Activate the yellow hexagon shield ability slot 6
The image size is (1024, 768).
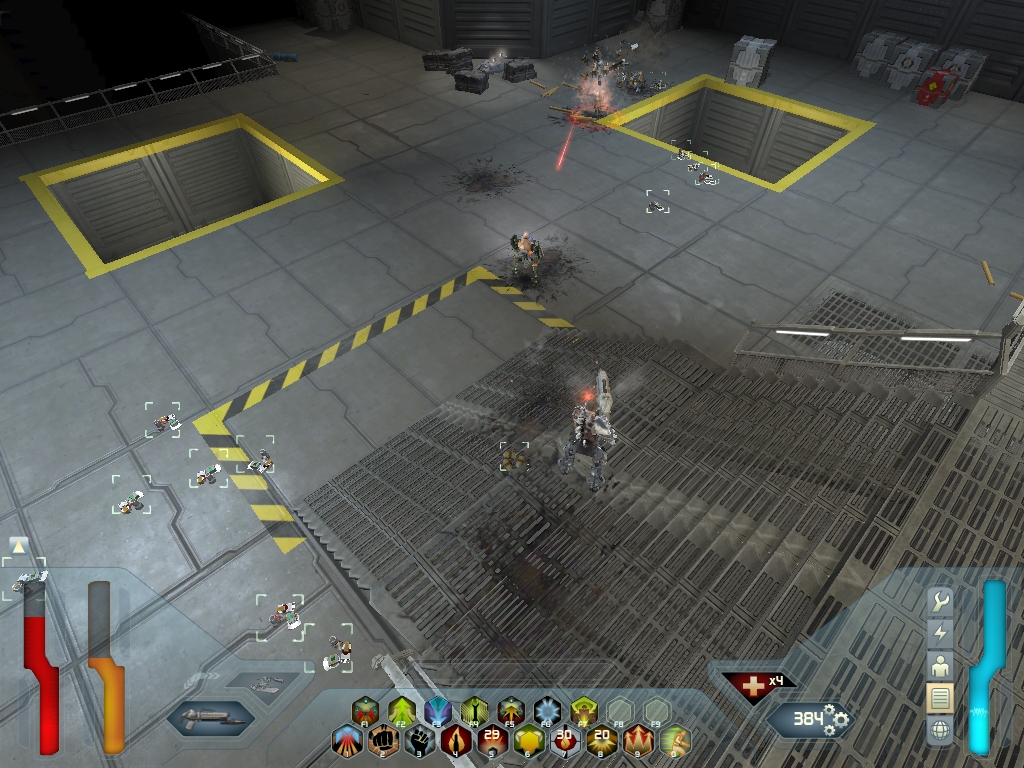(x=529, y=741)
